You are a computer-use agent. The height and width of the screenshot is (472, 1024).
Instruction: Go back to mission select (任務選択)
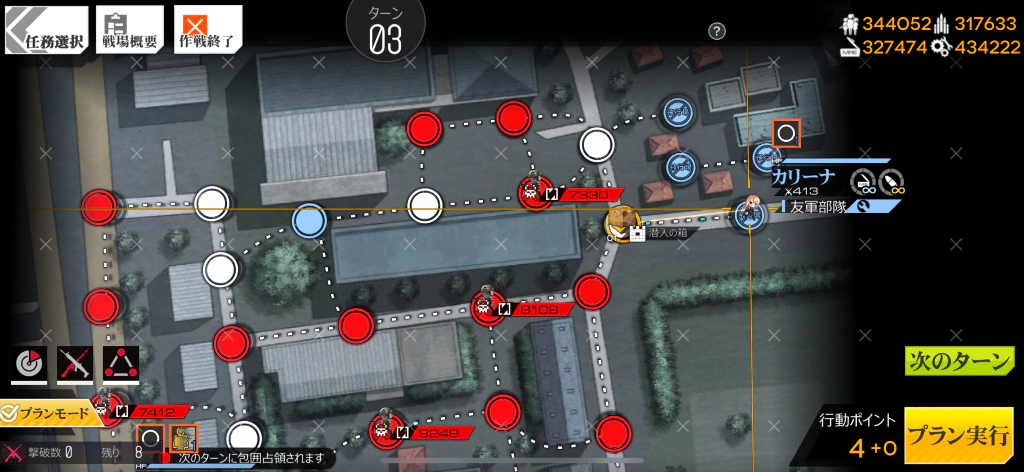[46, 30]
